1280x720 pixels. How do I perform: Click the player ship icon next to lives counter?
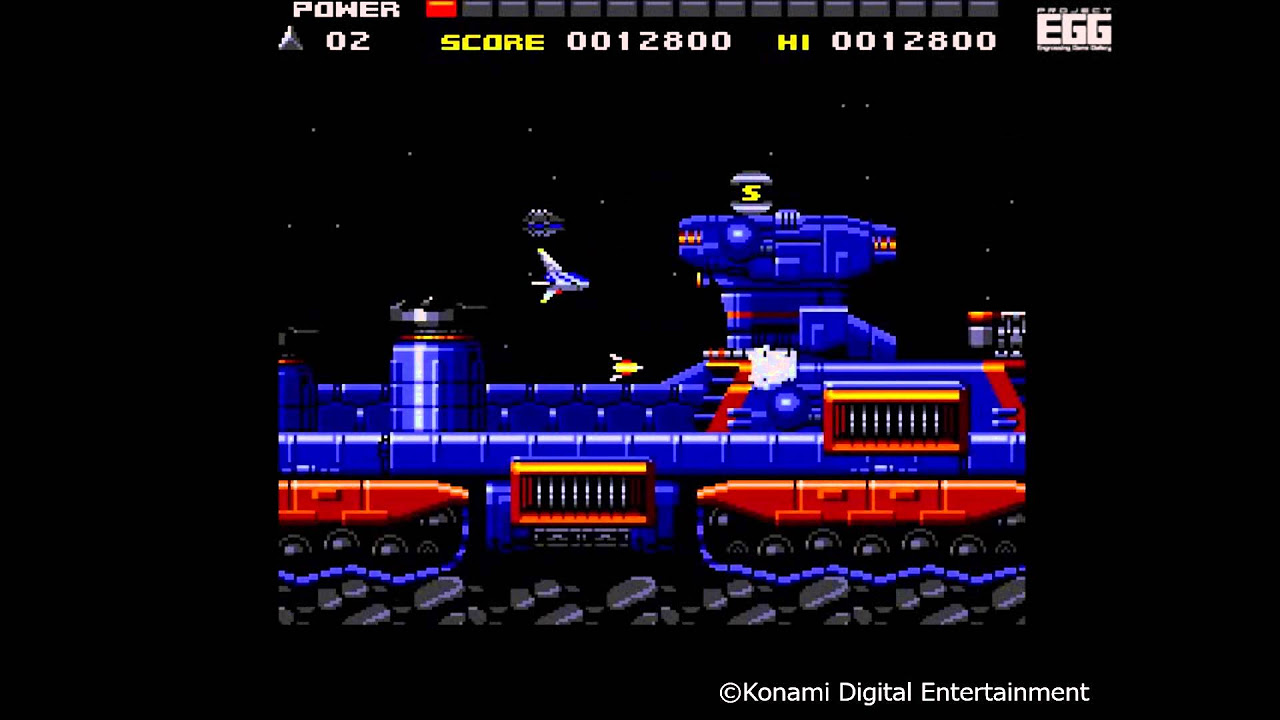click(291, 41)
